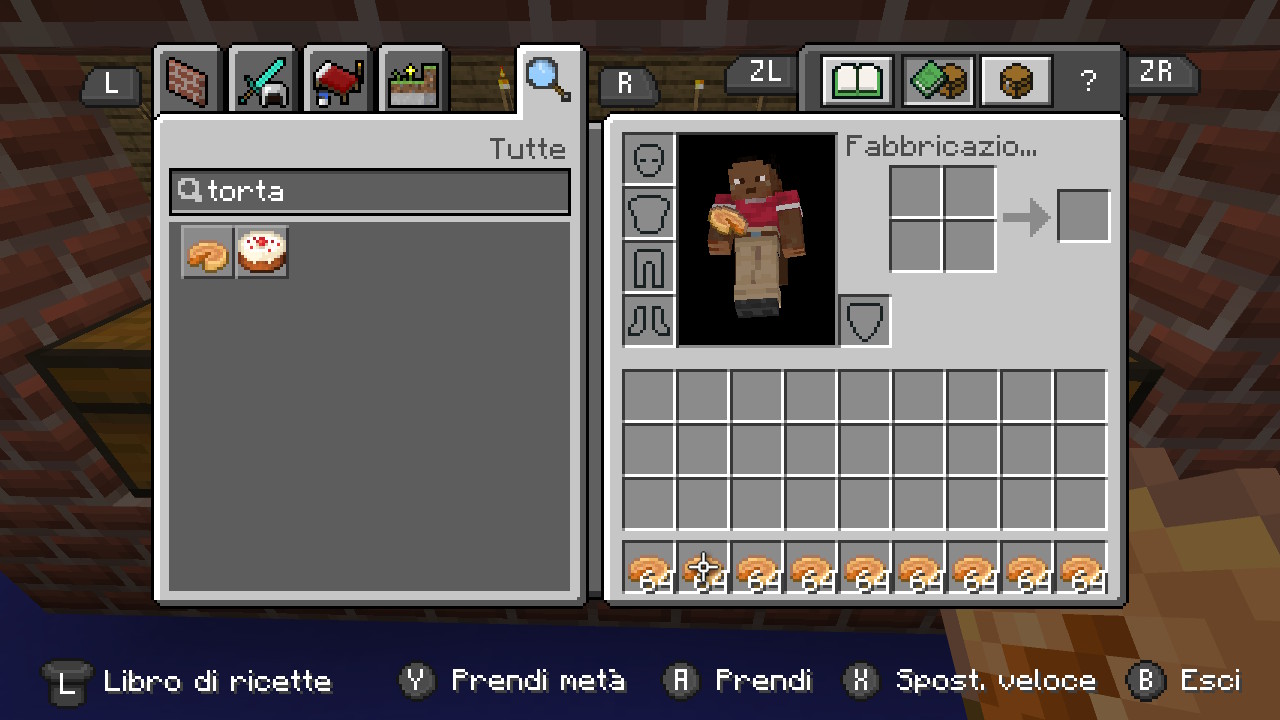Image resolution: width=1280 pixels, height=720 pixels.
Task: Click the chestplate armor slot
Action: tap(649, 214)
